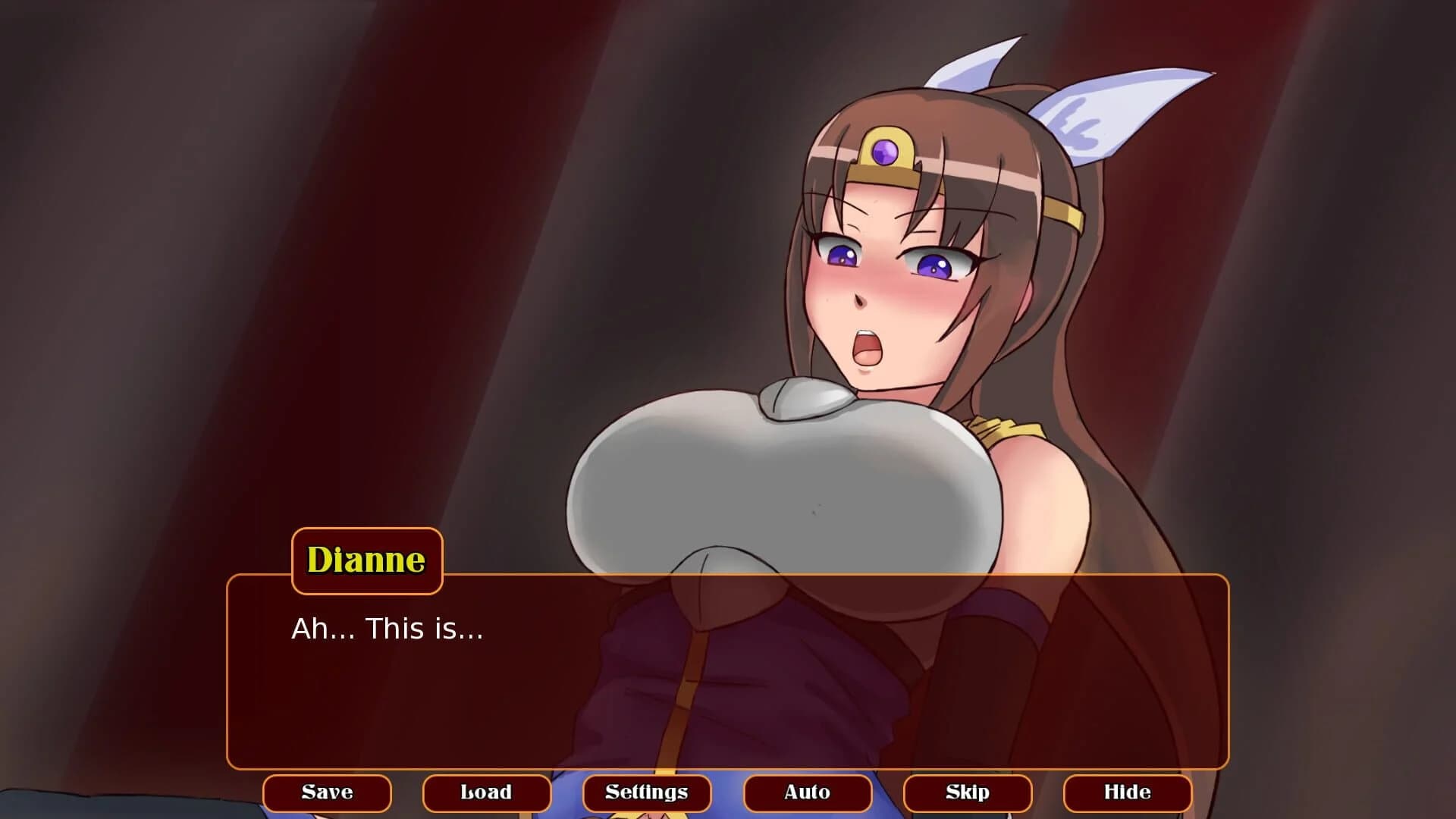Click the Save button in the quick menu
The image size is (1456, 819).
(326, 792)
